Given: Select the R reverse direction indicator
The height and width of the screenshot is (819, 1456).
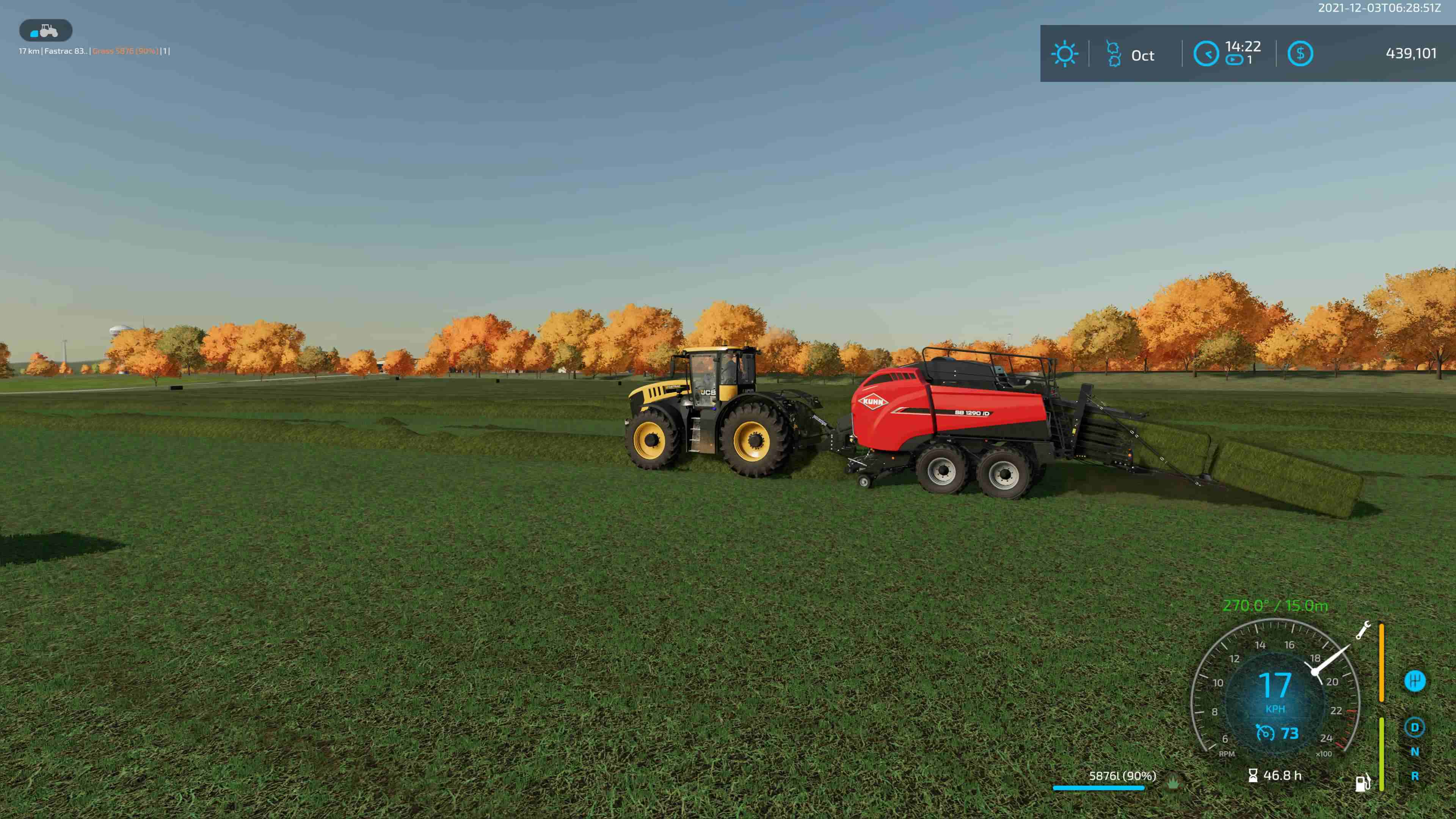Looking at the screenshot, I should [1415, 776].
